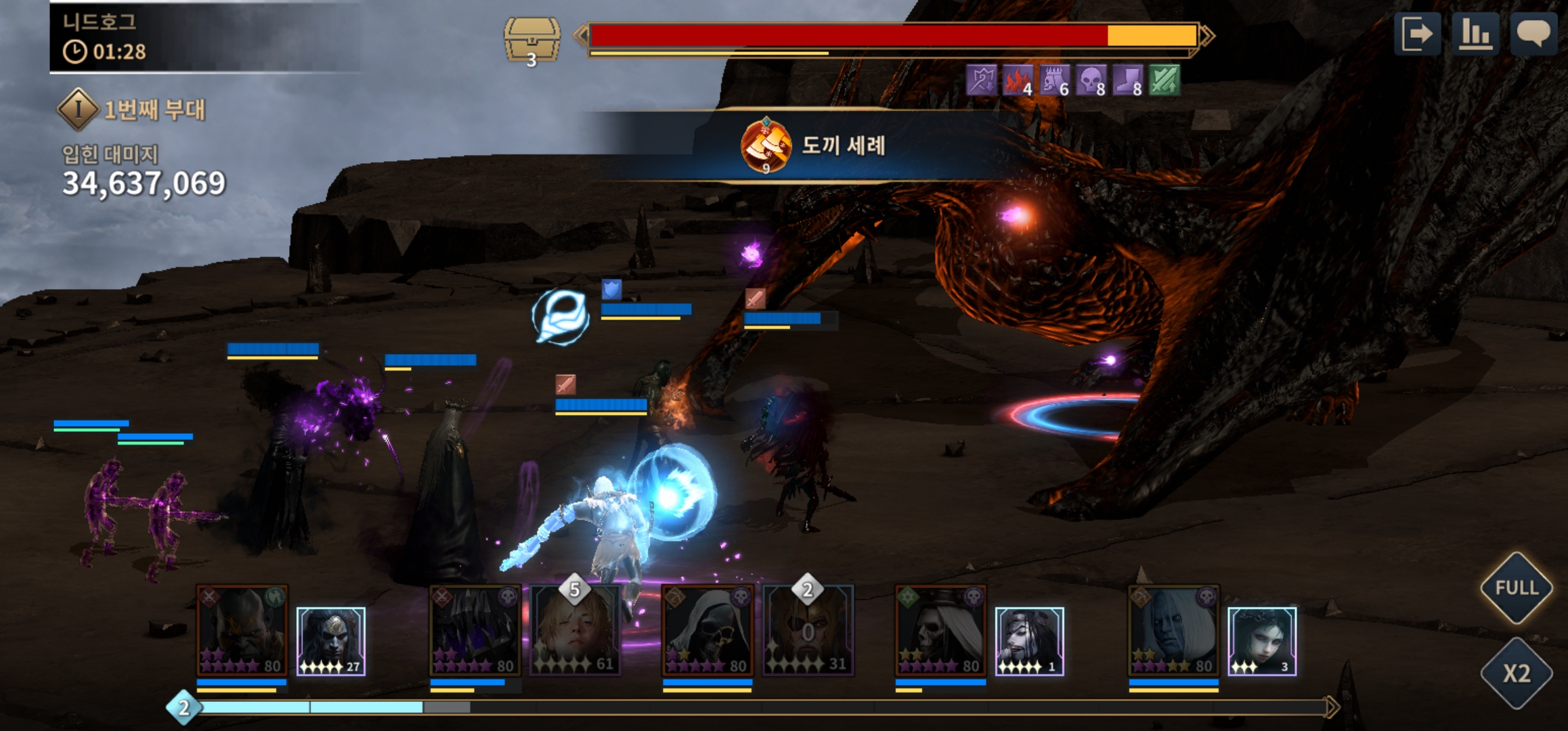Select the level 27 masked companion card
The width and height of the screenshot is (1568, 731).
[331, 641]
